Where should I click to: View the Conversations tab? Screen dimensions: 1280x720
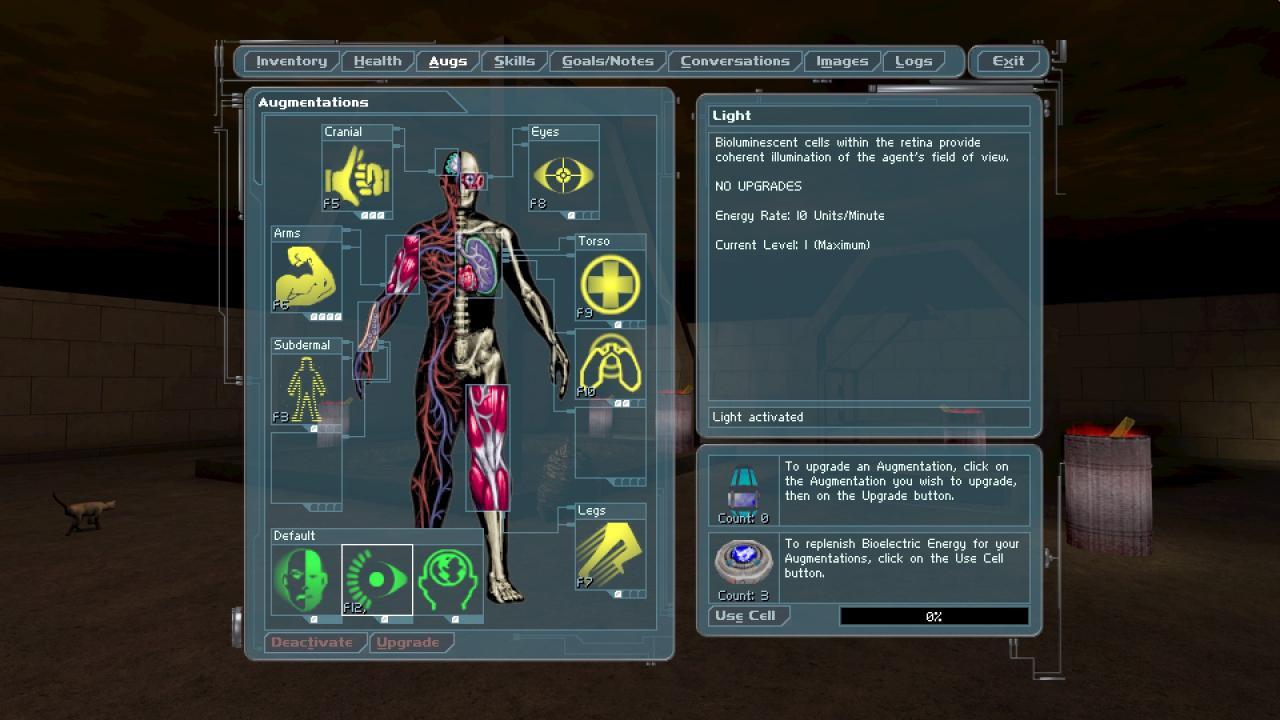coord(735,62)
